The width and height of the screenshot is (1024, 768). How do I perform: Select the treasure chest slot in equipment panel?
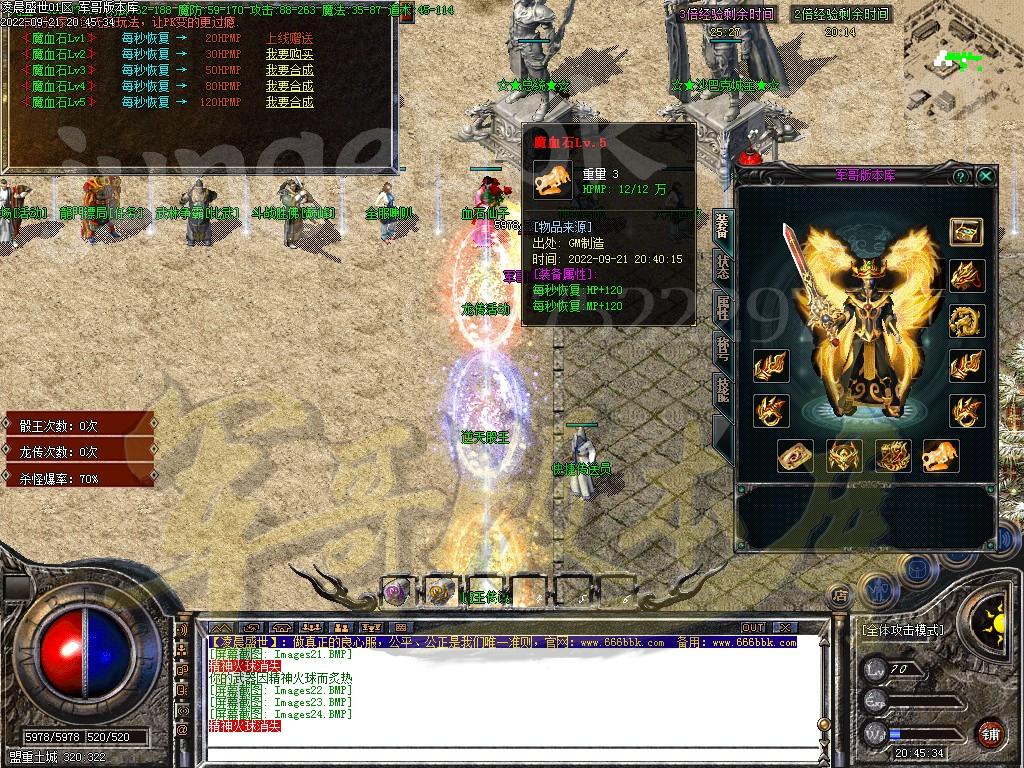(x=966, y=232)
